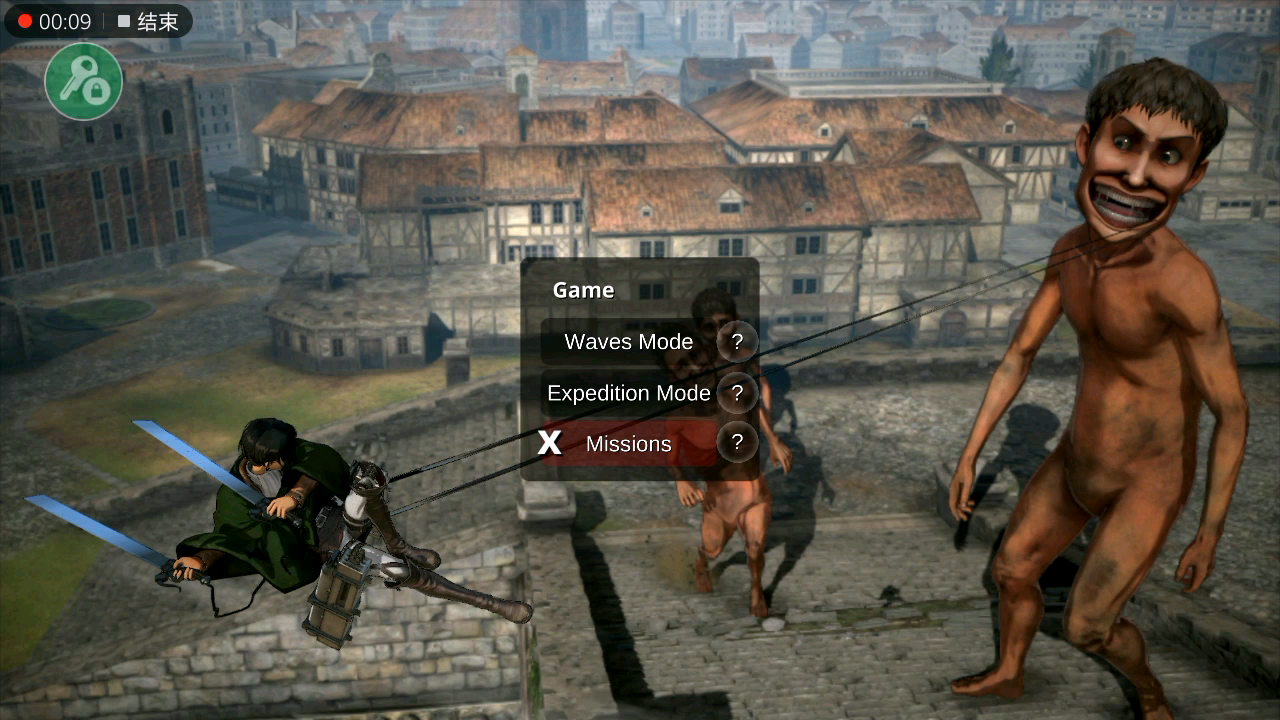Choose Expedition Mode
Screen dimensions: 1280x720
628,394
